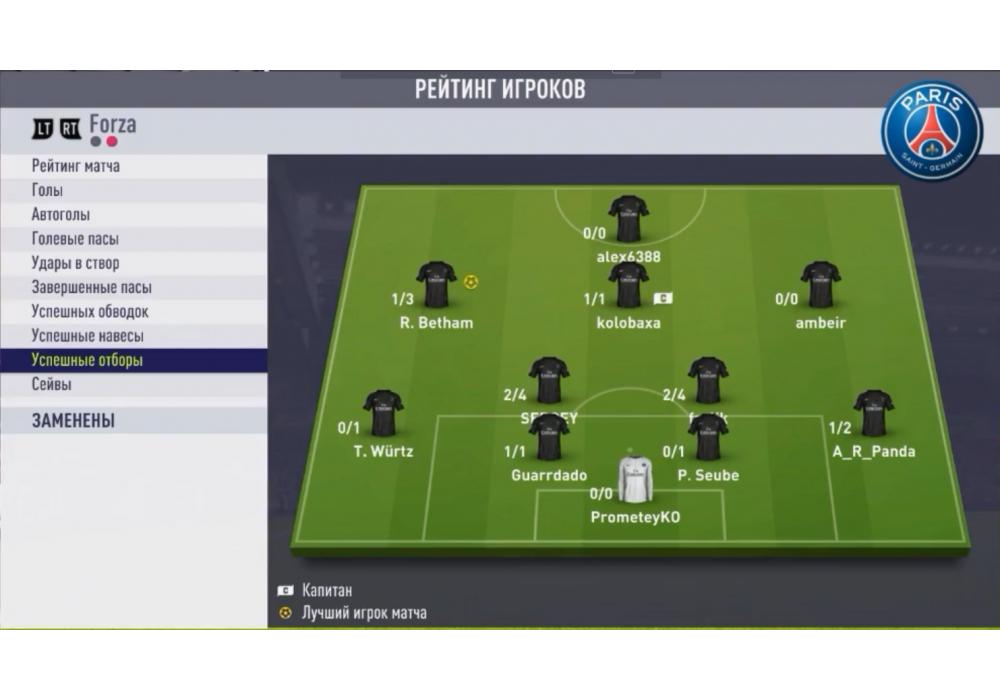This screenshot has width=1000, height=700.
Task: Pick A_R_Panda on the formation
Action: pos(873,414)
